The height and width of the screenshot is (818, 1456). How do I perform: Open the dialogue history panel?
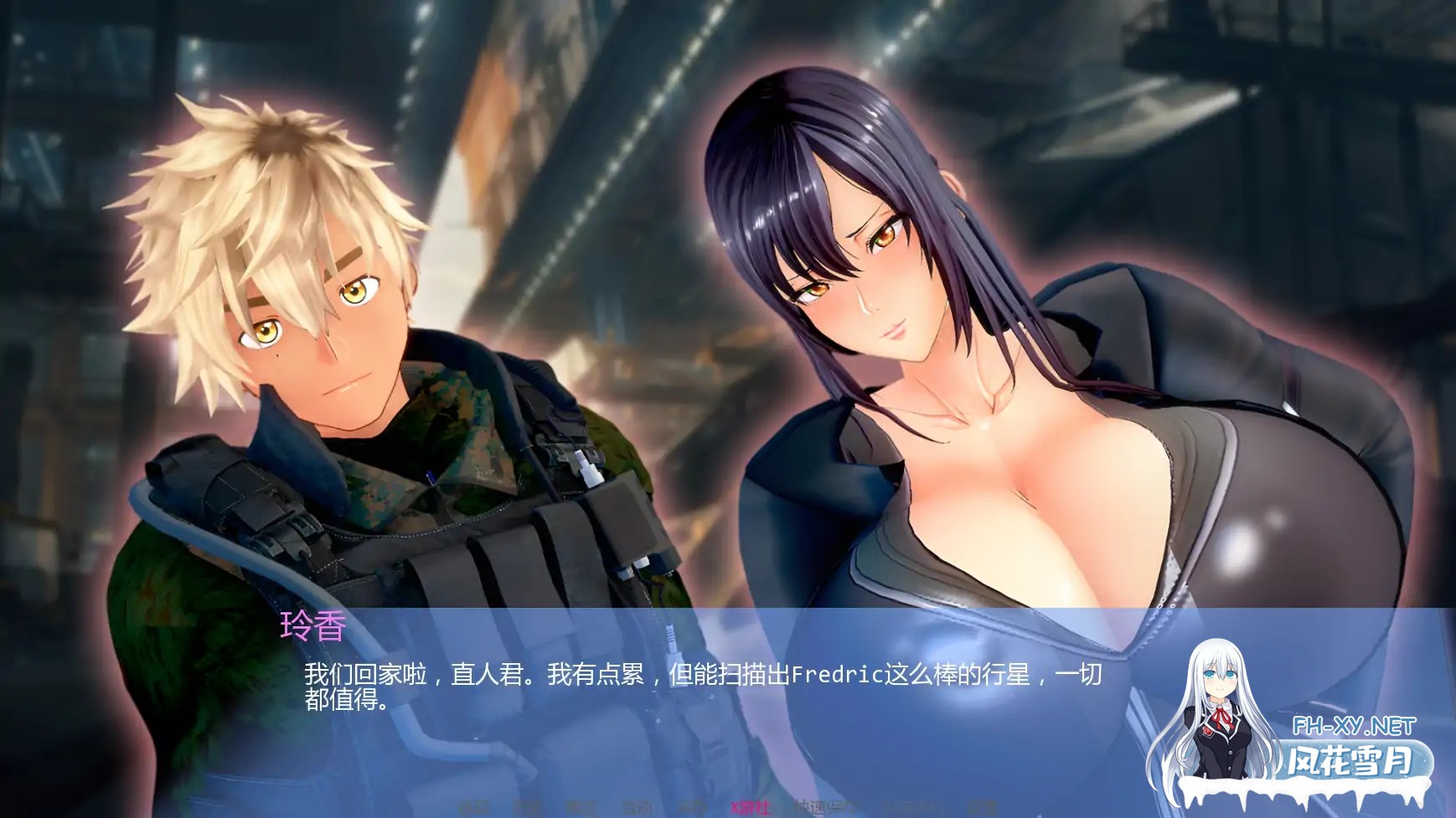(527, 808)
